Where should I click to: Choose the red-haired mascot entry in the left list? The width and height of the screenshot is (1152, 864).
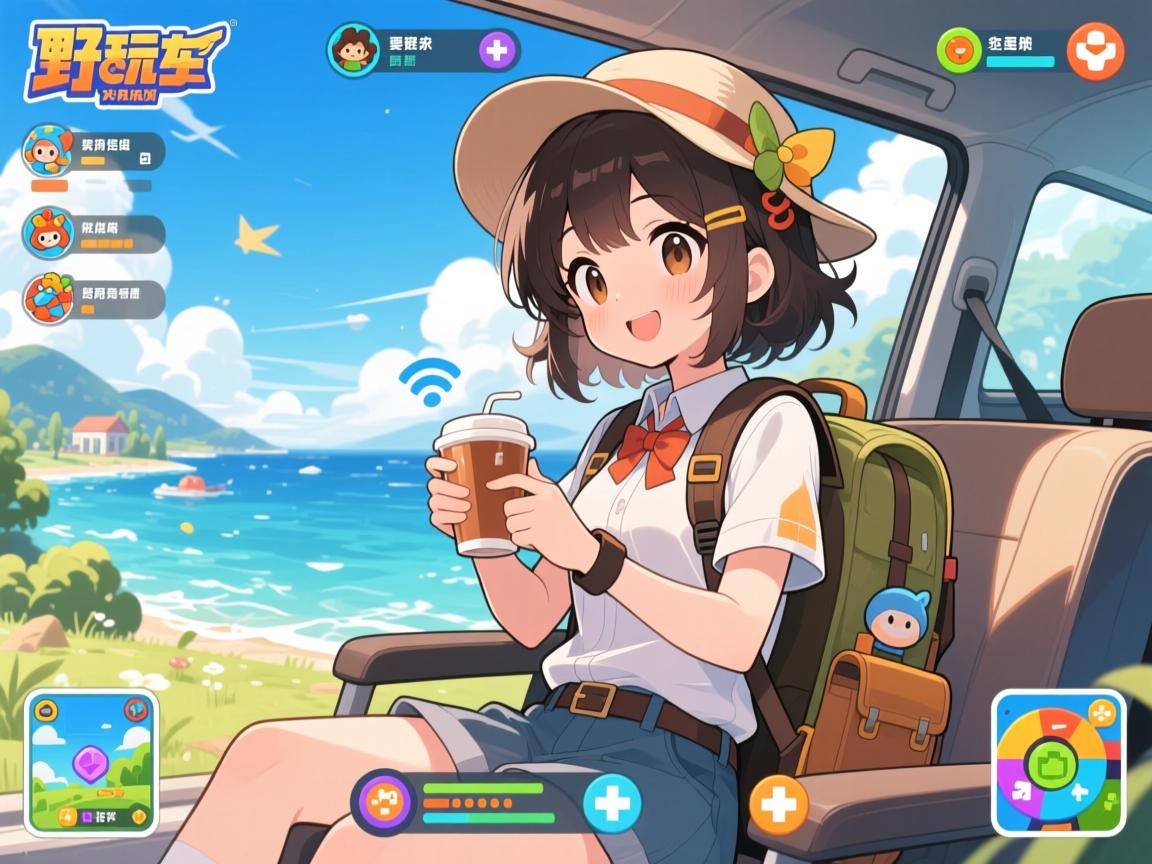(x=47, y=233)
